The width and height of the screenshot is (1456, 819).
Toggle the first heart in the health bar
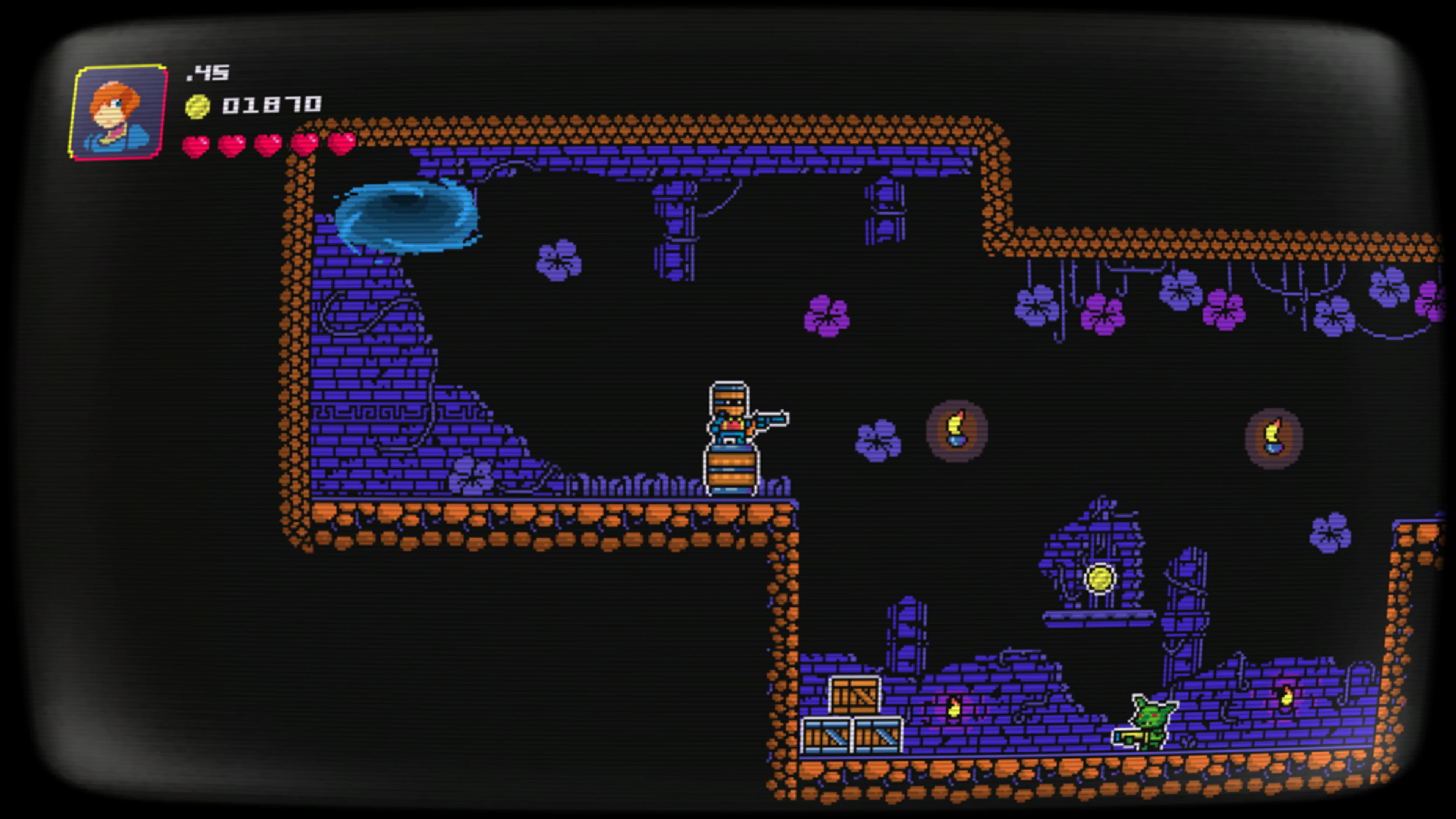(196, 146)
